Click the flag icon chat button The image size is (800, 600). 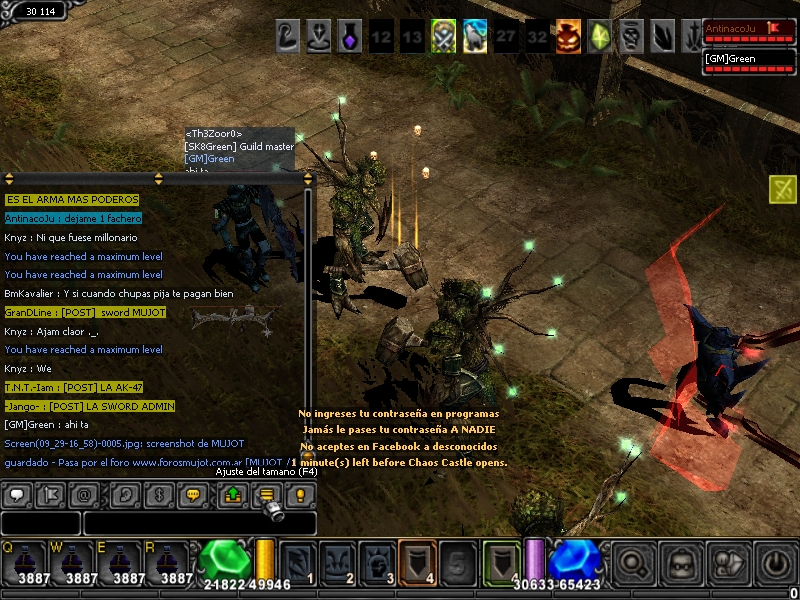click(49, 494)
